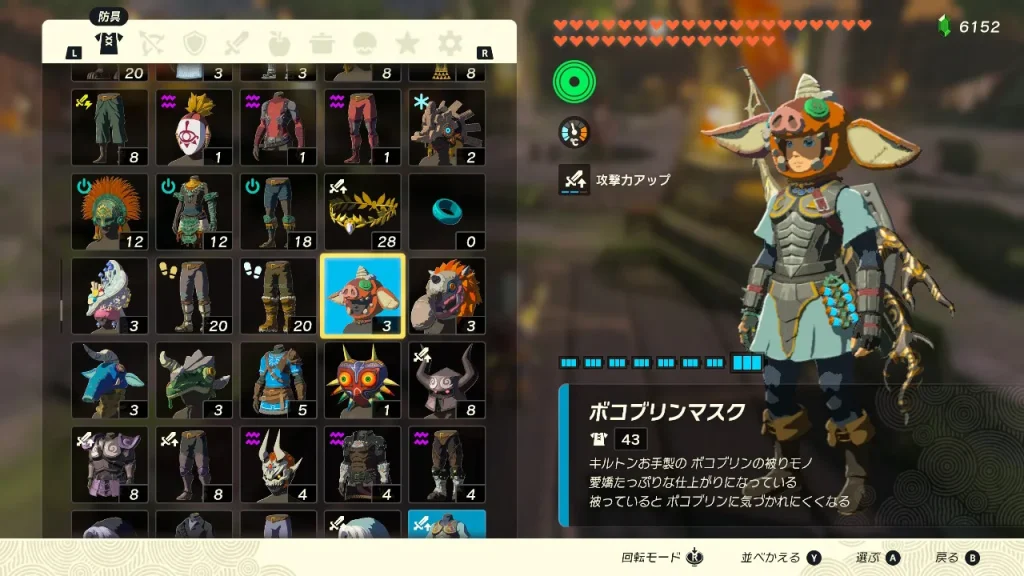Choose the golden laurel circlet
The image size is (1024, 576).
(362, 212)
